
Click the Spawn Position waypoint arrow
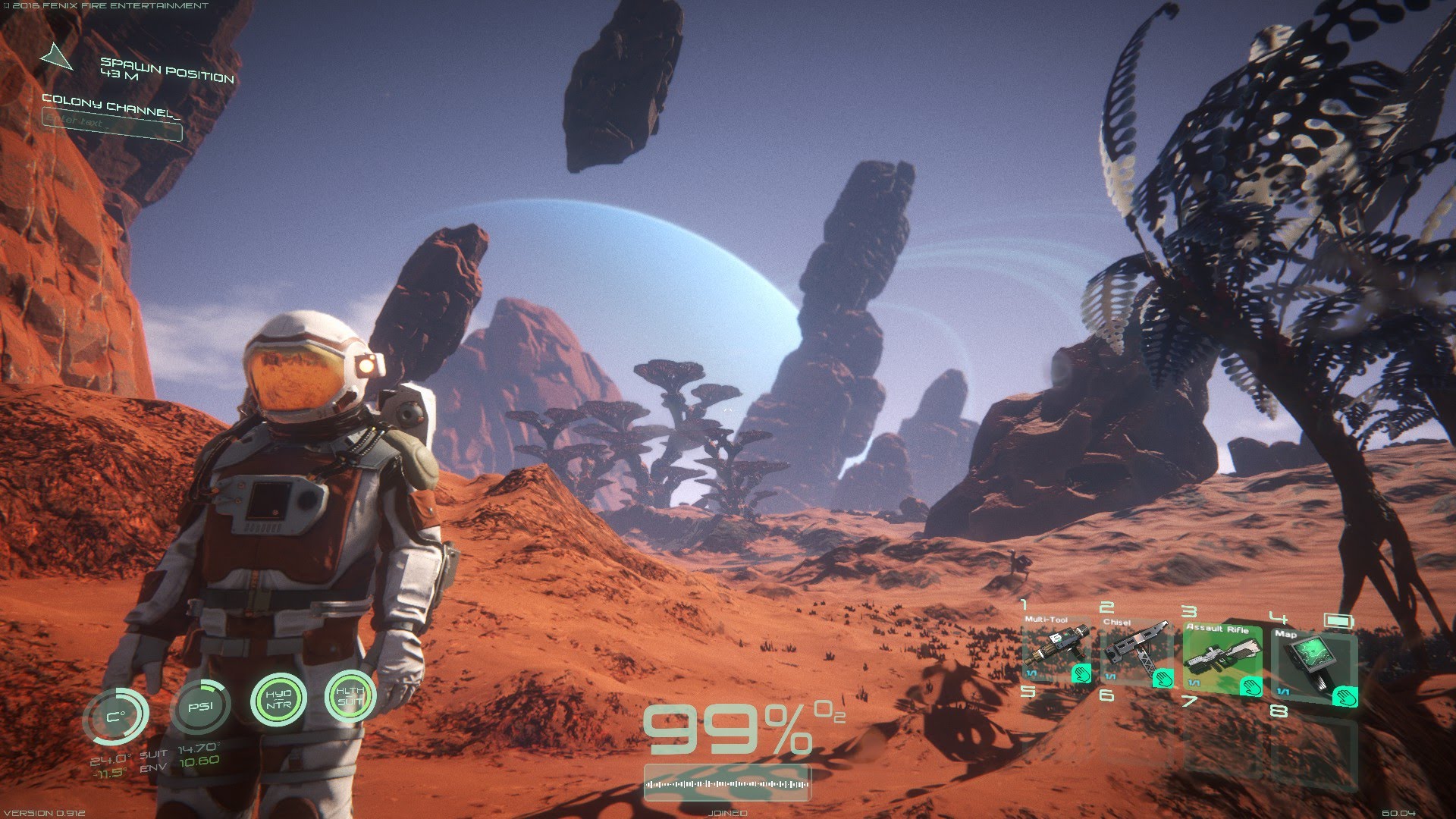56,58
